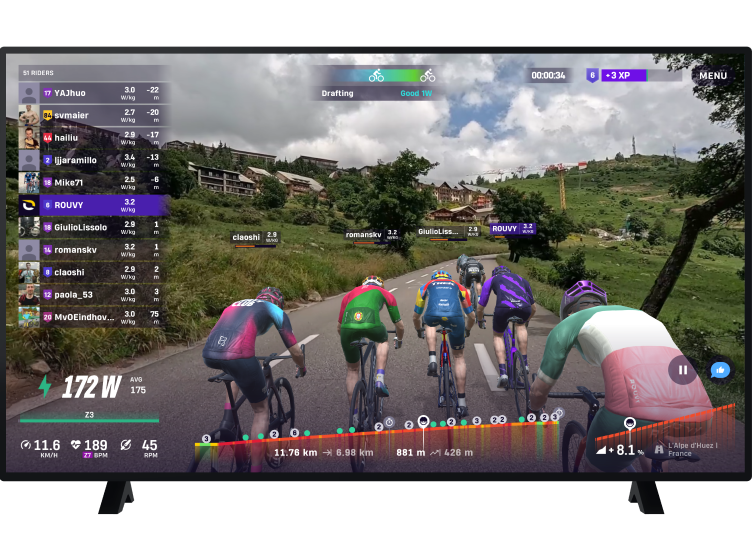Screen dimensions: 752x560
Task: Select ljjaramillo in the leaderboard
Action: click(91, 160)
